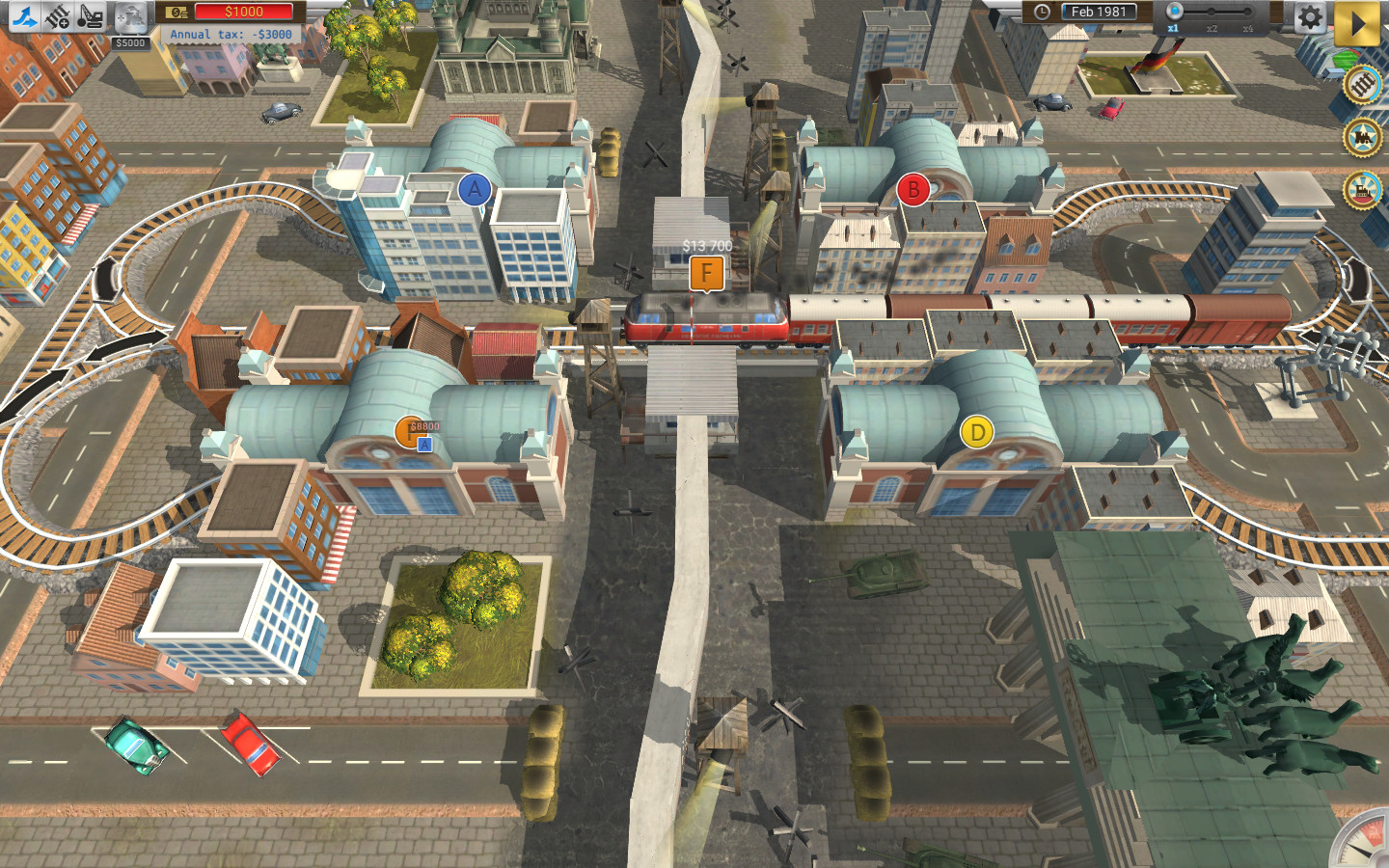1389x868 pixels.
Task: Click the blue station marker A
Action: click(475, 189)
